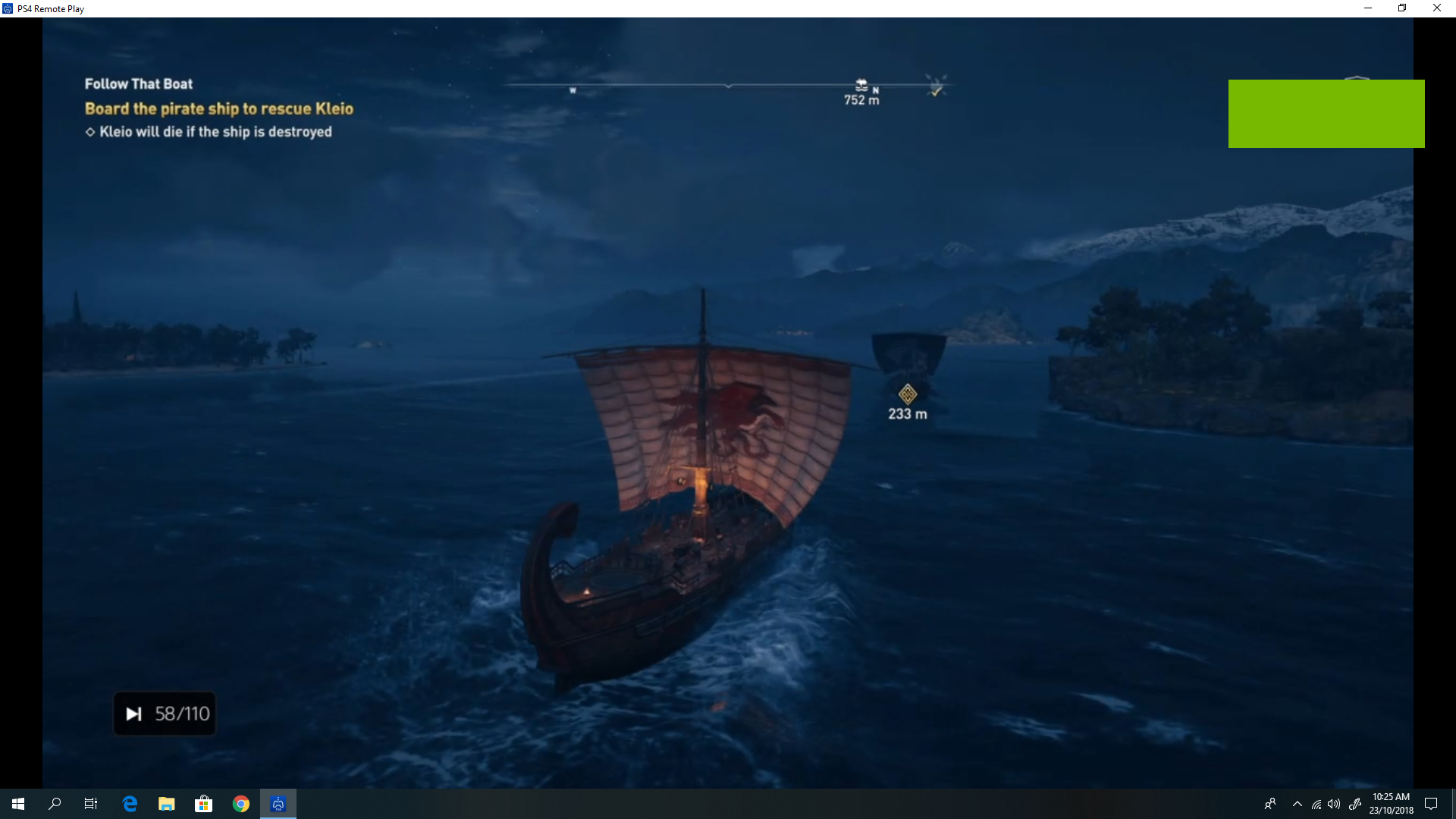Open Microsoft Edge on the taskbar
Screen dimensions: 1456x819
point(129,803)
